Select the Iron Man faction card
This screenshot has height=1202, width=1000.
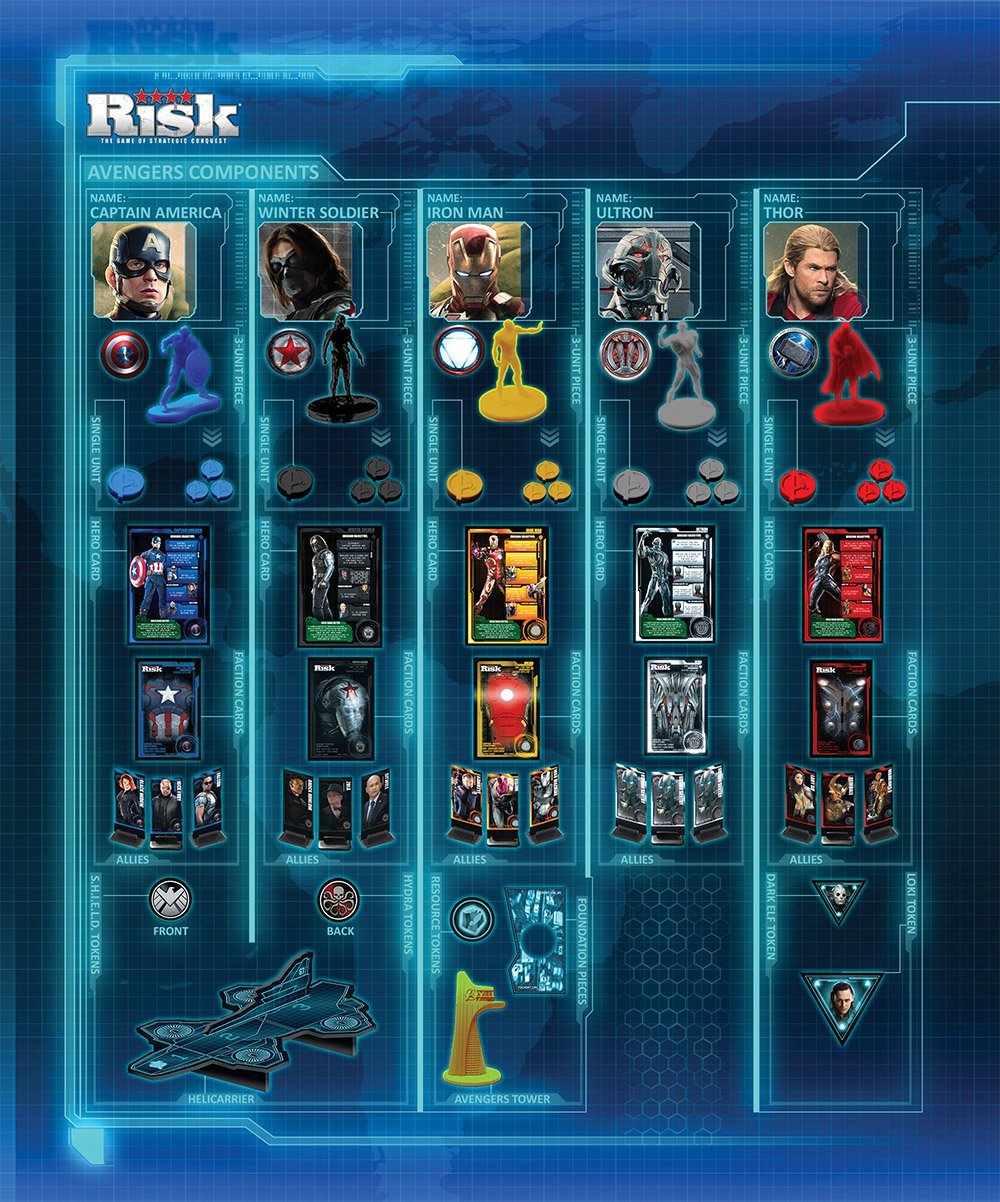pyautogui.click(x=508, y=707)
